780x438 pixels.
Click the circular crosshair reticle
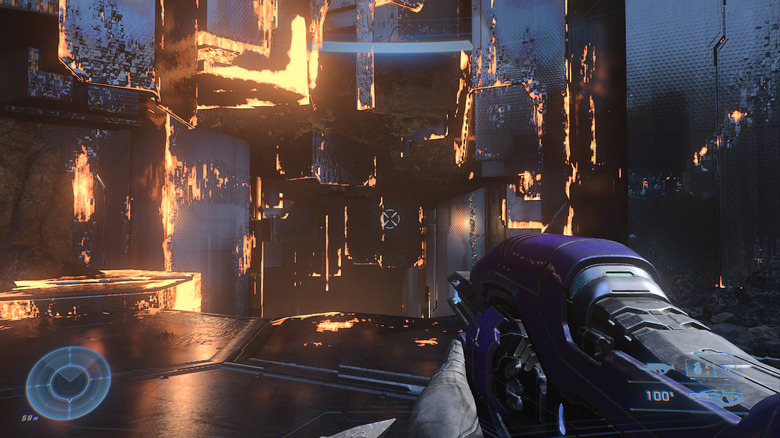coord(390,218)
